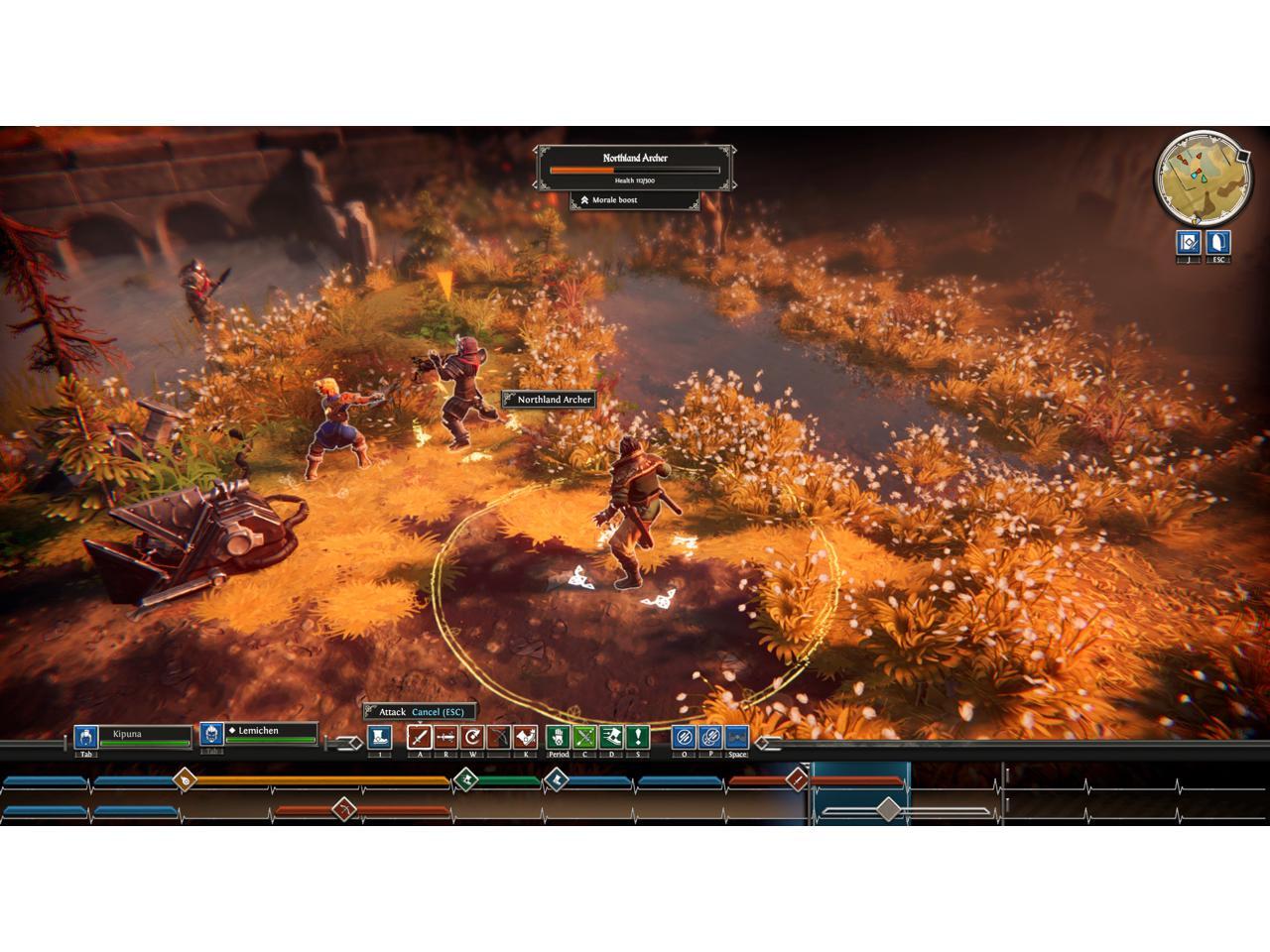Trigger the green dash boot ability
Screen dimensions: 1270x952
click(x=611, y=737)
